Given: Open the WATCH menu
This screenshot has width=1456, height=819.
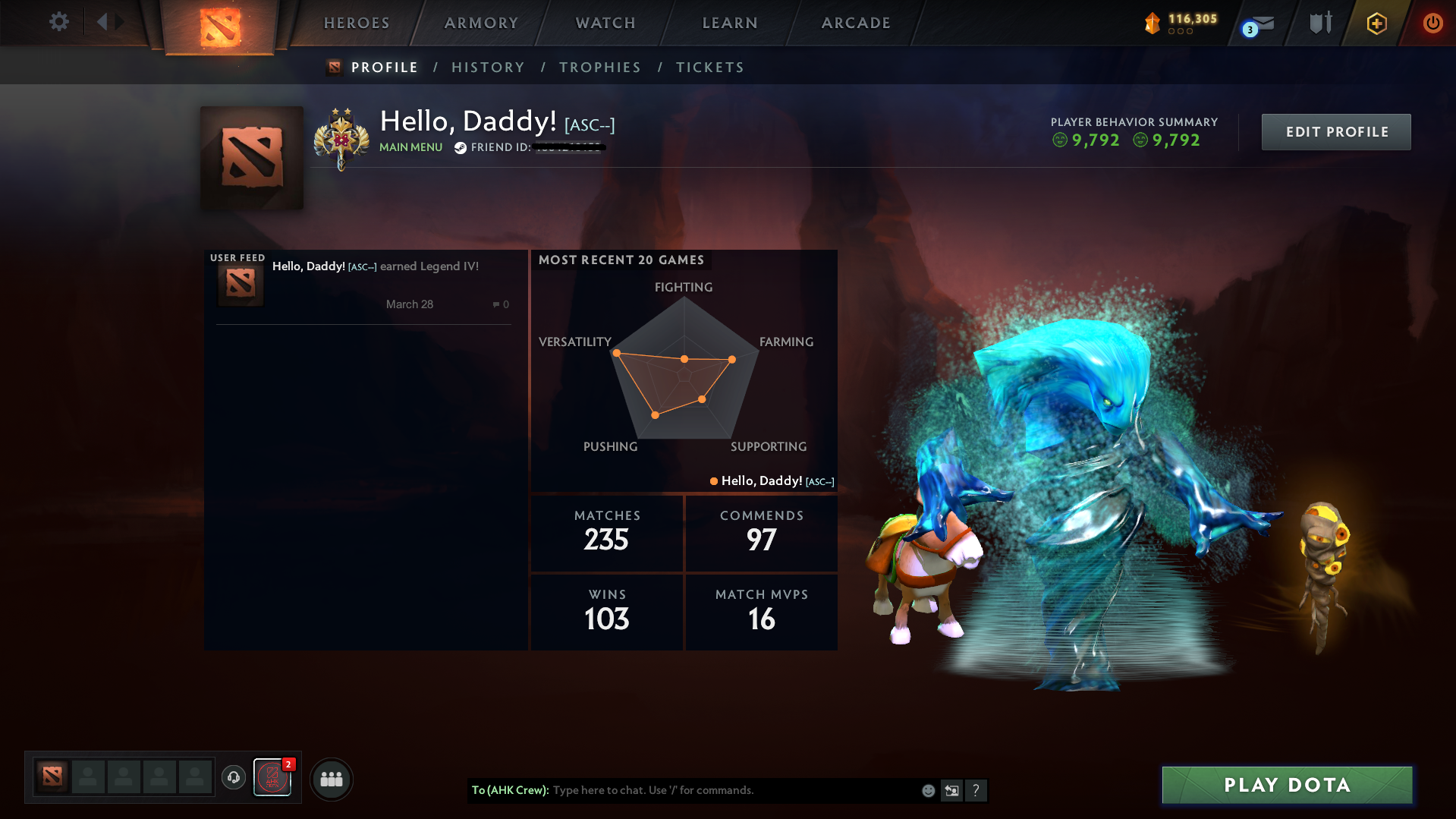Looking at the screenshot, I should 605,23.
